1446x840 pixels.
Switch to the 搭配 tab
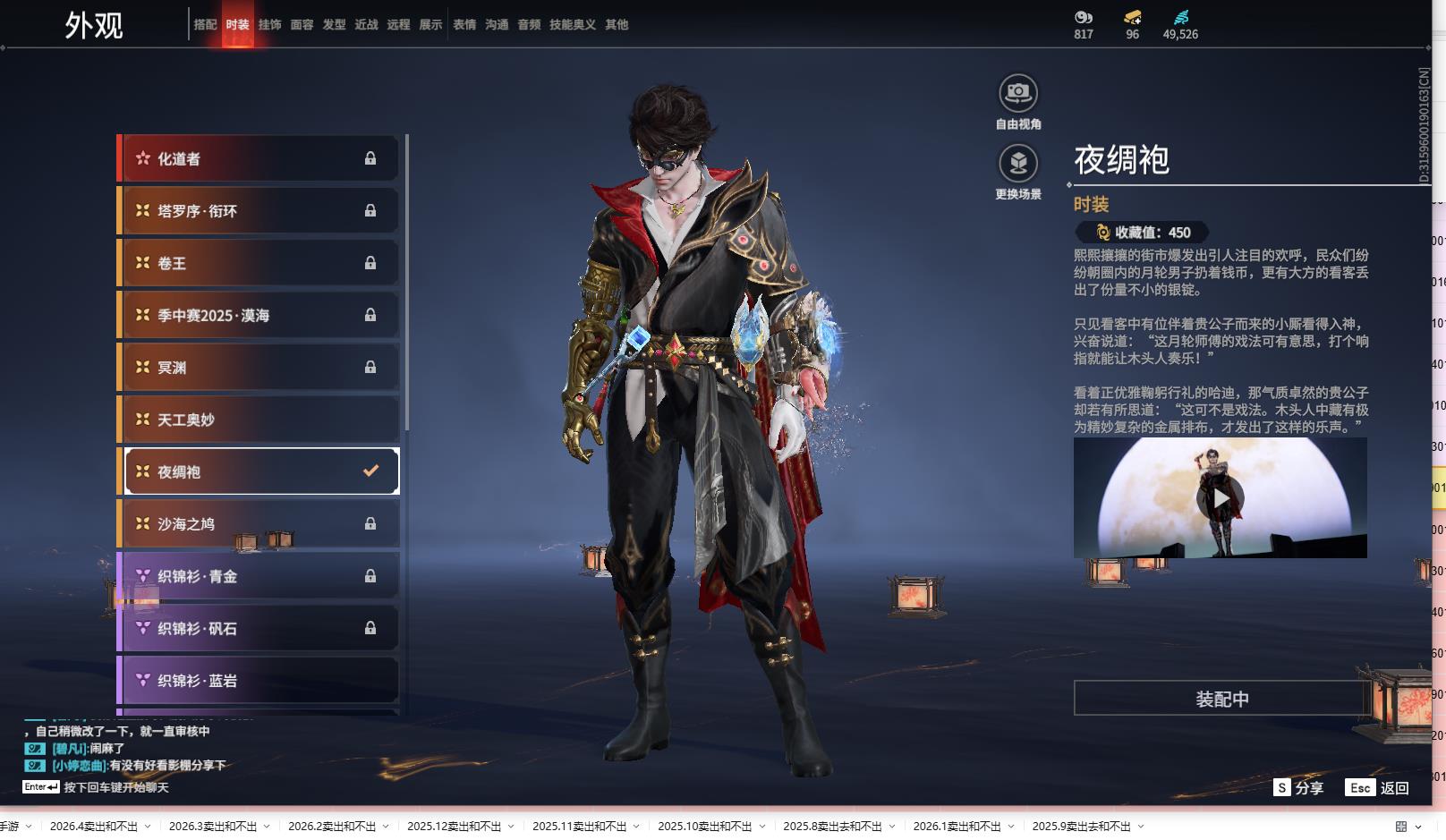[x=205, y=25]
